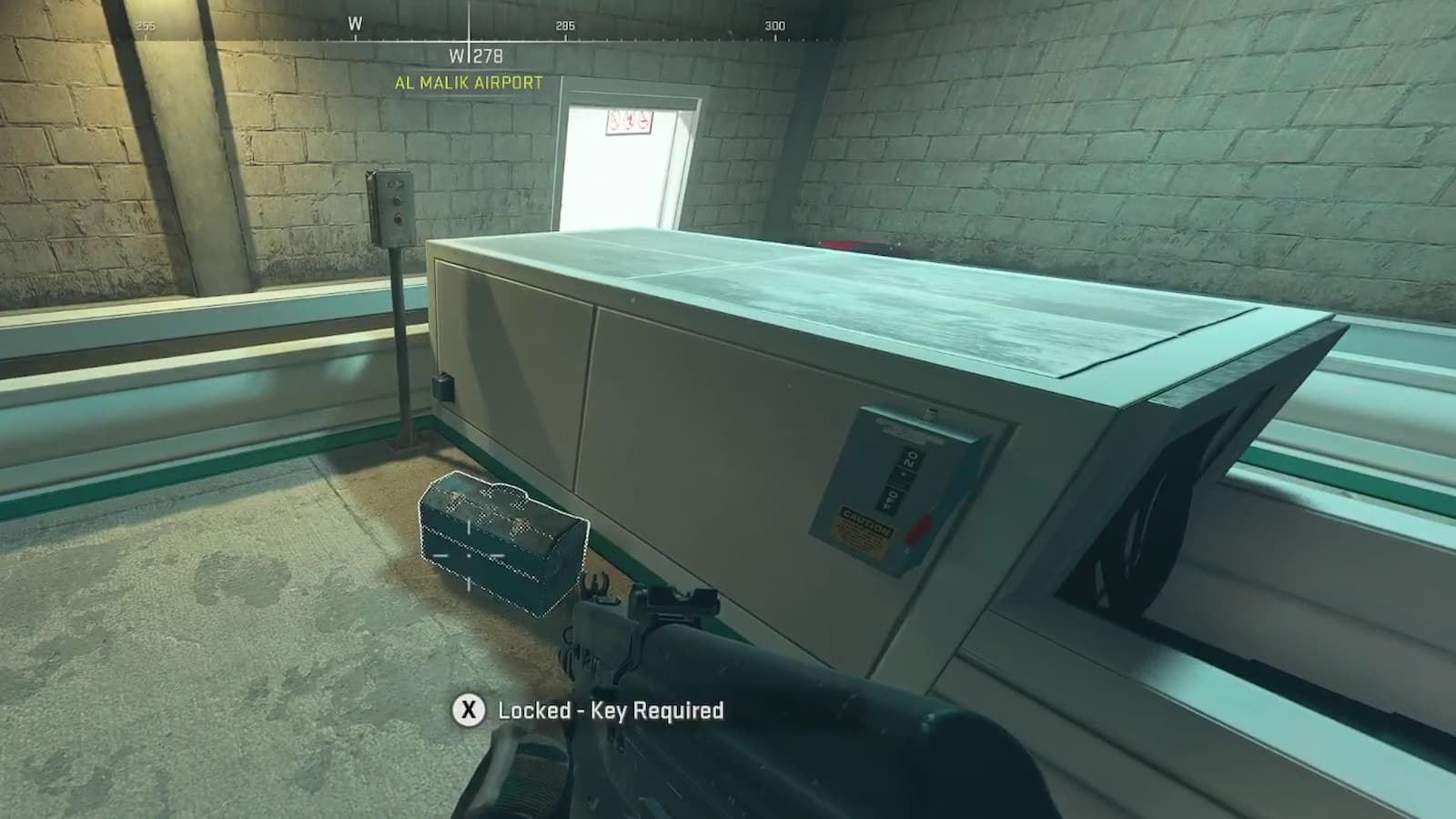Image resolution: width=1456 pixels, height=819 pixels.
Task: Click the AL MALIK AIRPORT location label
Action: (x=467, y=81)
